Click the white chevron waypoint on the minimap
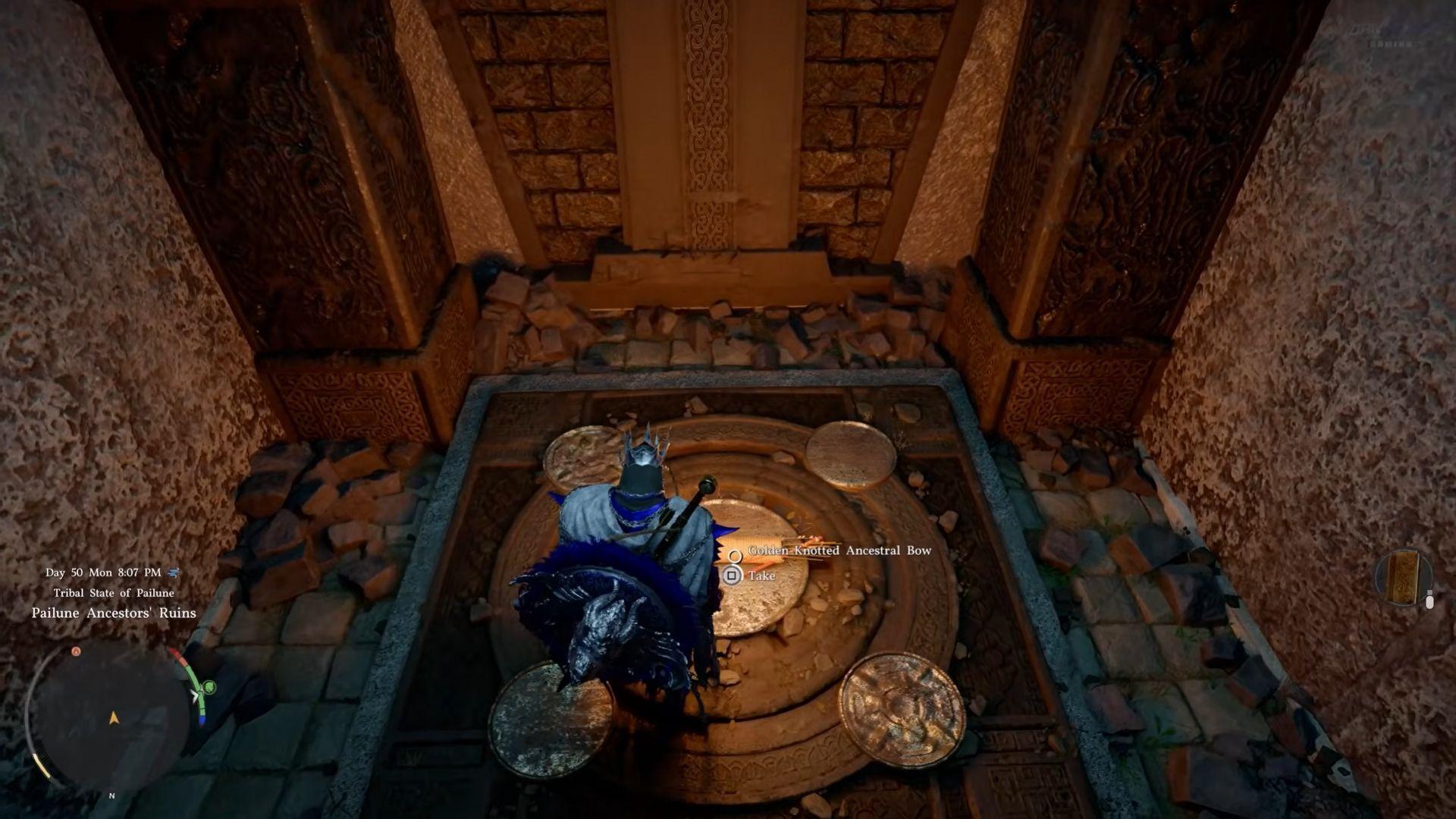The width and height of the screenshot is (1456, 819). (195, 695)
